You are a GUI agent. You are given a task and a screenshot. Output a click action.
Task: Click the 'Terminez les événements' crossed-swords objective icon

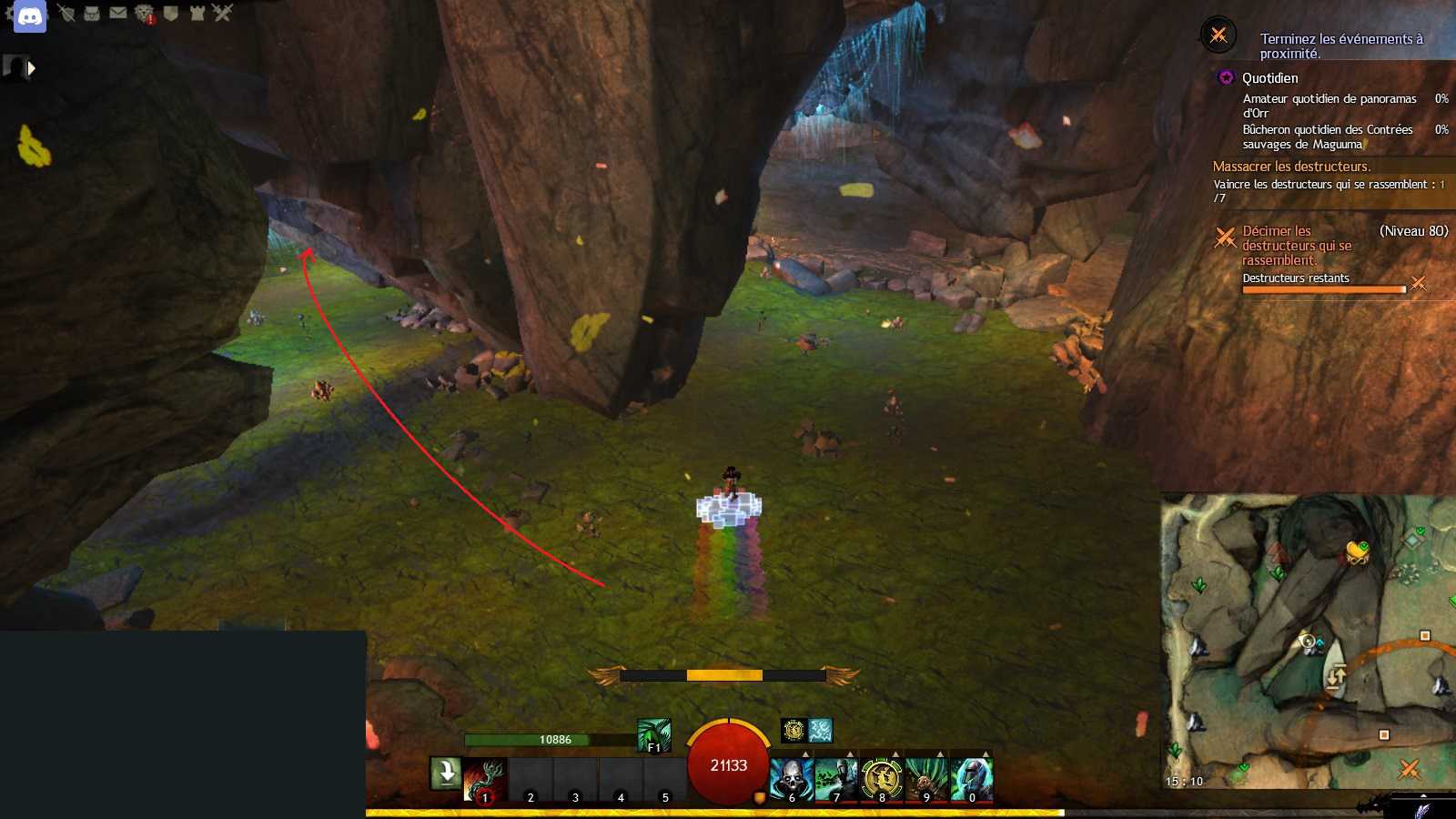[x=1218, y=35]
